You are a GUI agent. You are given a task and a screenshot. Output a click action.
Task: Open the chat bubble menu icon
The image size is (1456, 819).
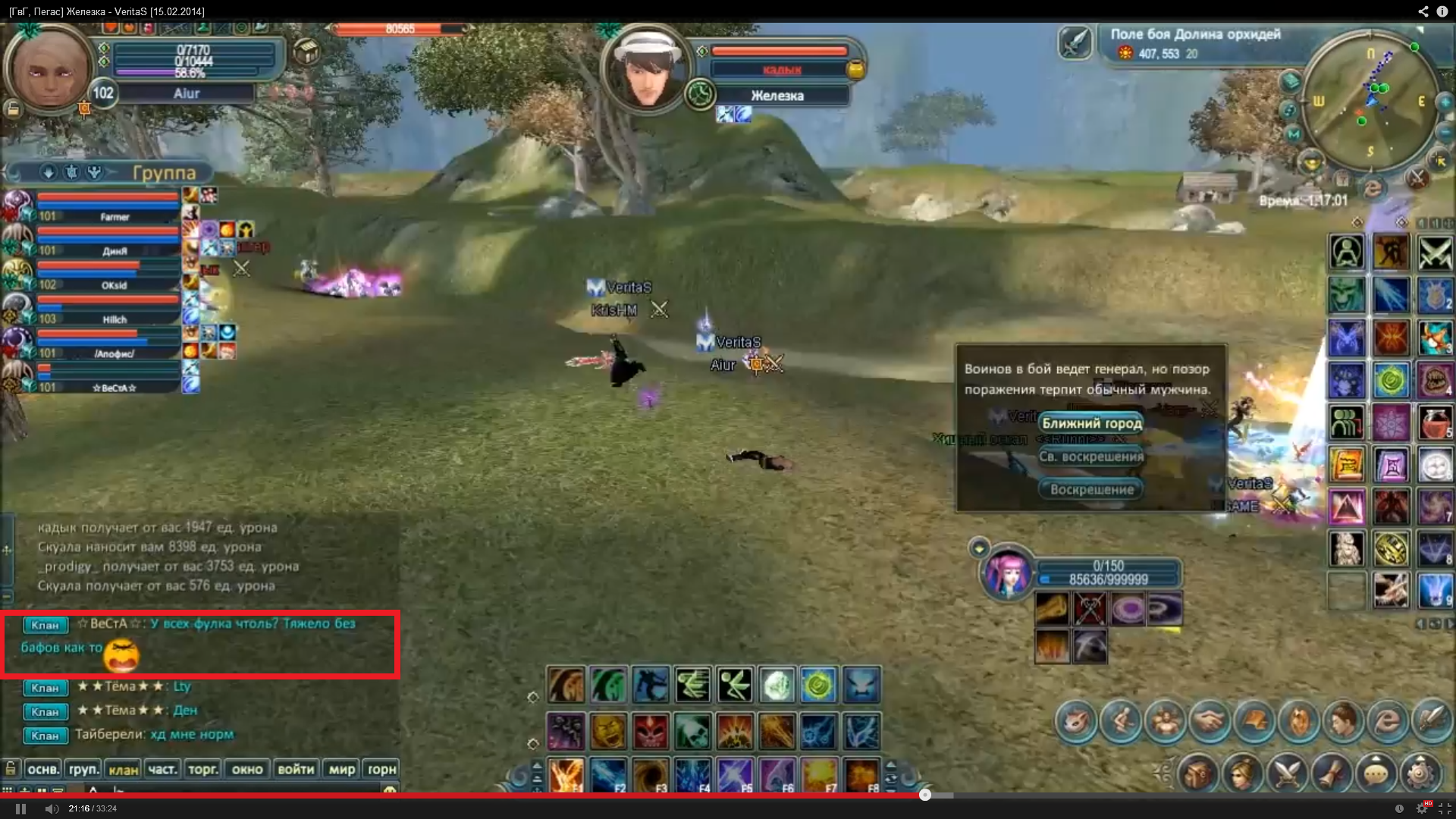(1376, 773)
